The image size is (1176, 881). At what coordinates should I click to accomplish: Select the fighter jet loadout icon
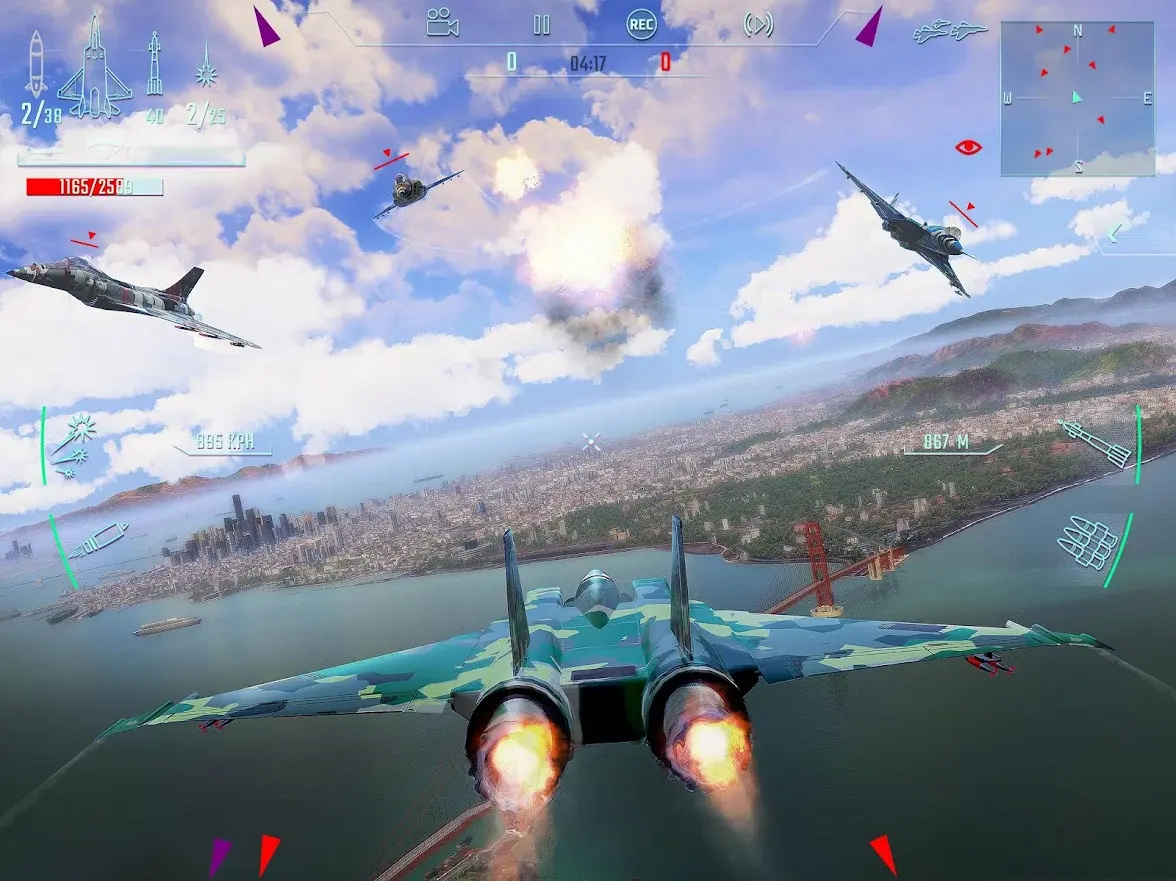pyautogui.click(x=94, y=65)
